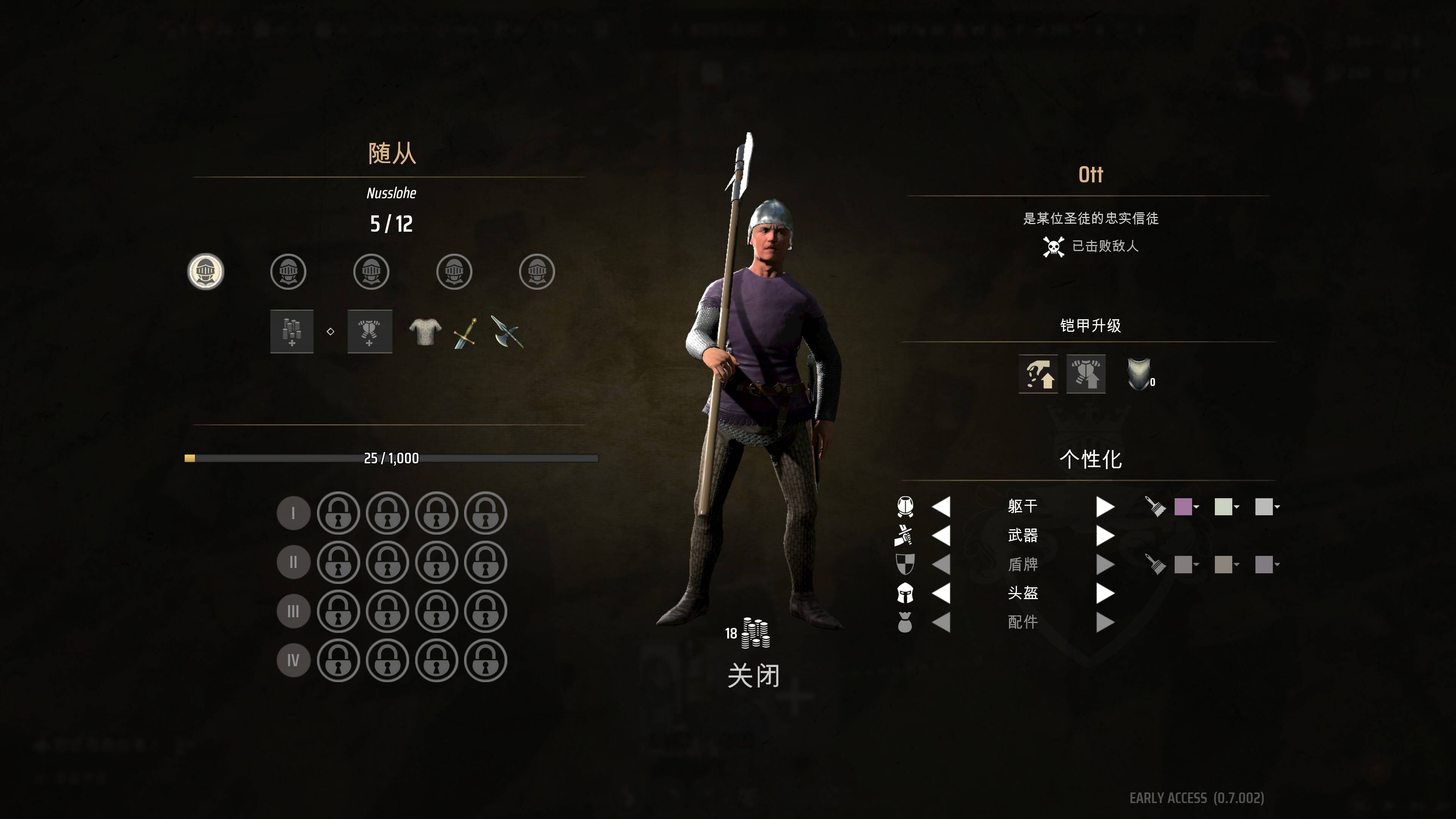Select the poleaxe equipment icon
1456x819 pixels.
pos(507,332)
